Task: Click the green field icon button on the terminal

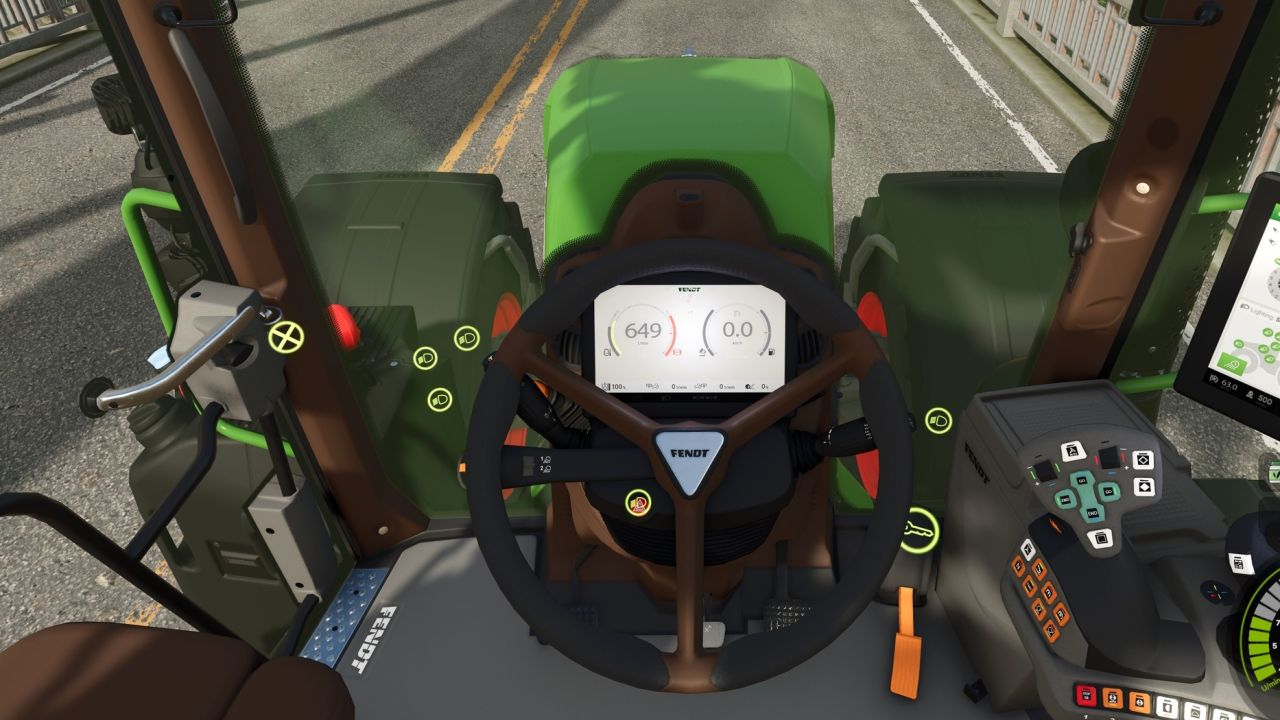Action: tap(1233, 363)
